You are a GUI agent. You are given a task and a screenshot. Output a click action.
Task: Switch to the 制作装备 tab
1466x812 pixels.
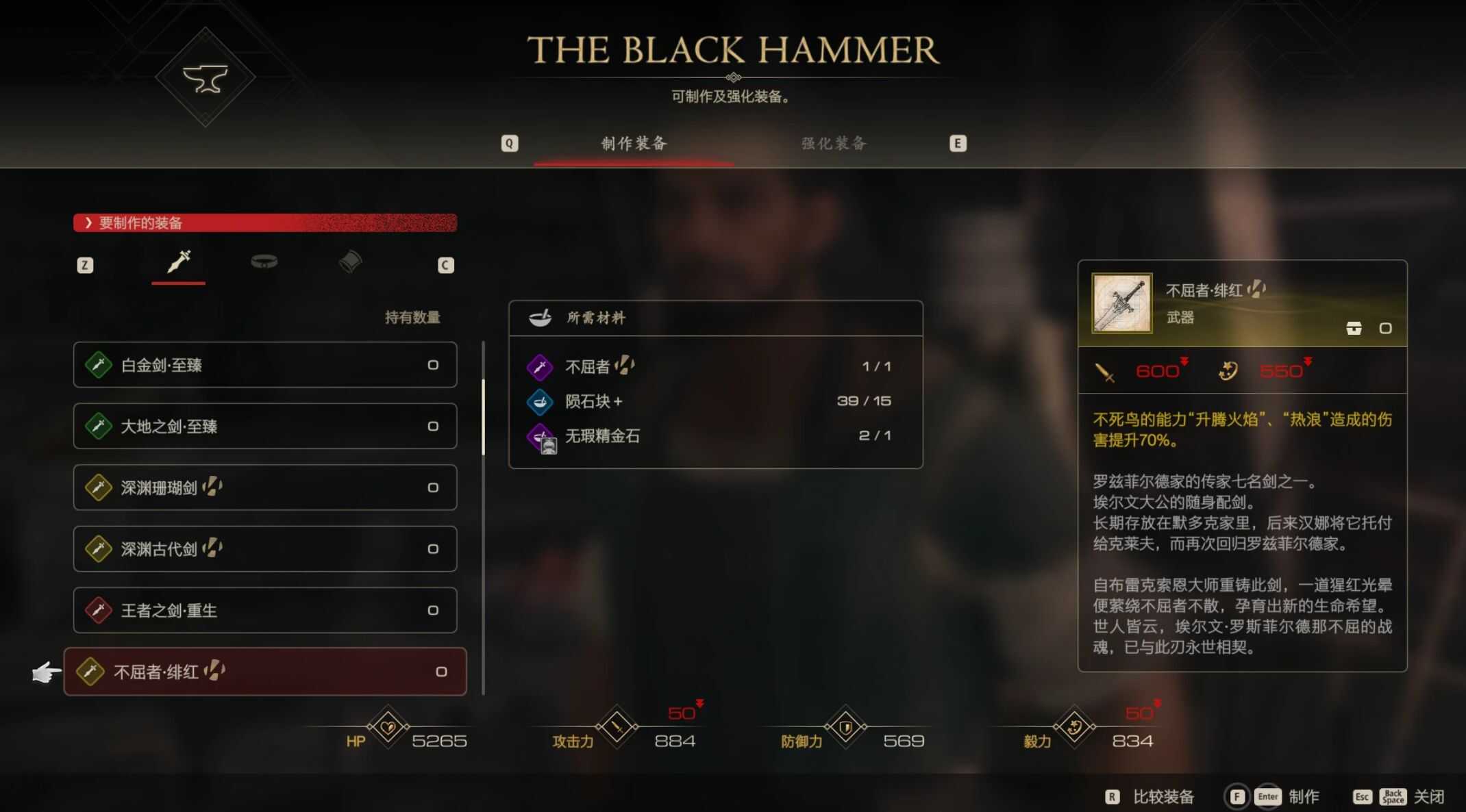634,143
